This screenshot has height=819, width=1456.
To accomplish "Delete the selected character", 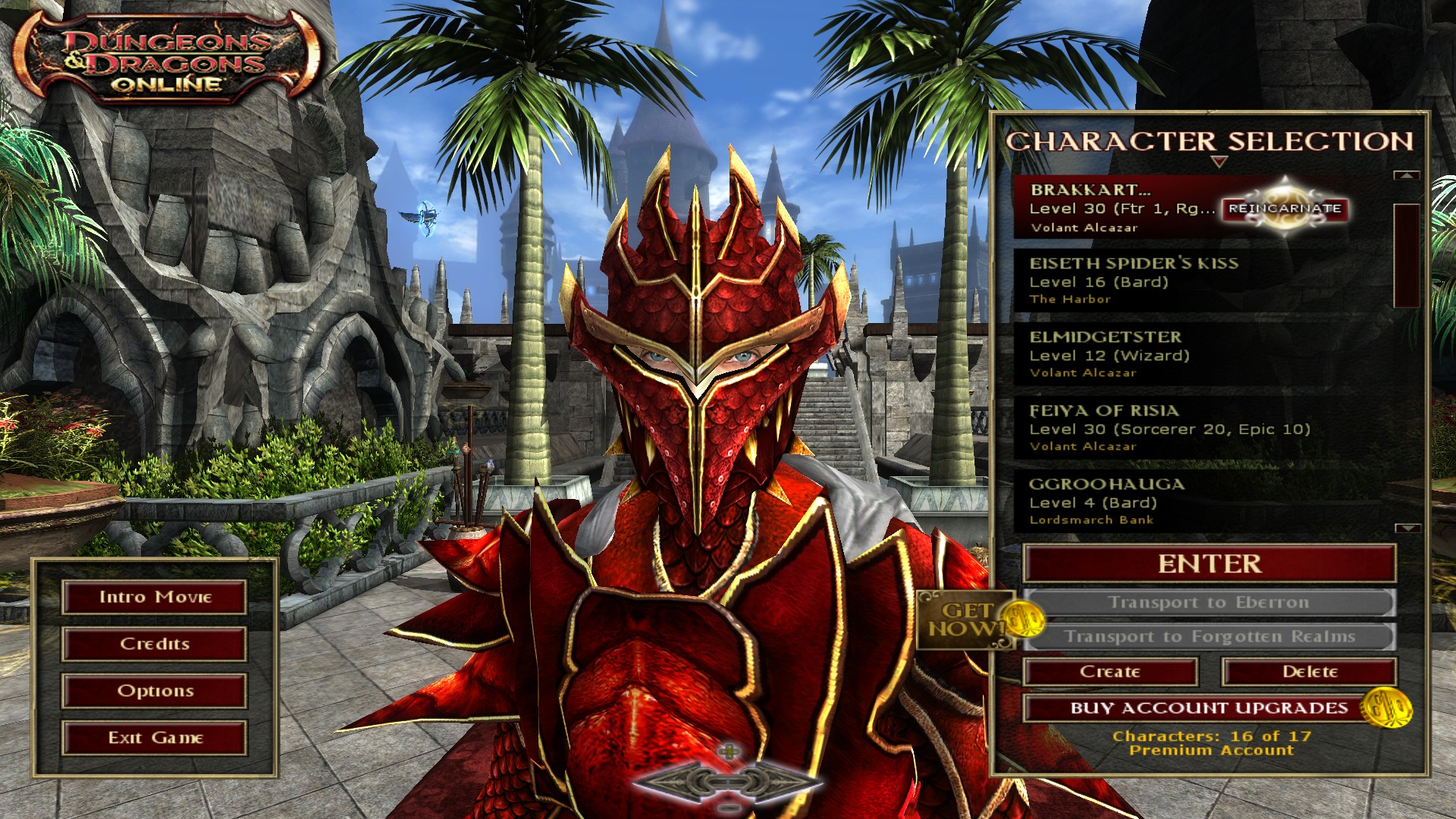I will click(x=1310, y=672).
